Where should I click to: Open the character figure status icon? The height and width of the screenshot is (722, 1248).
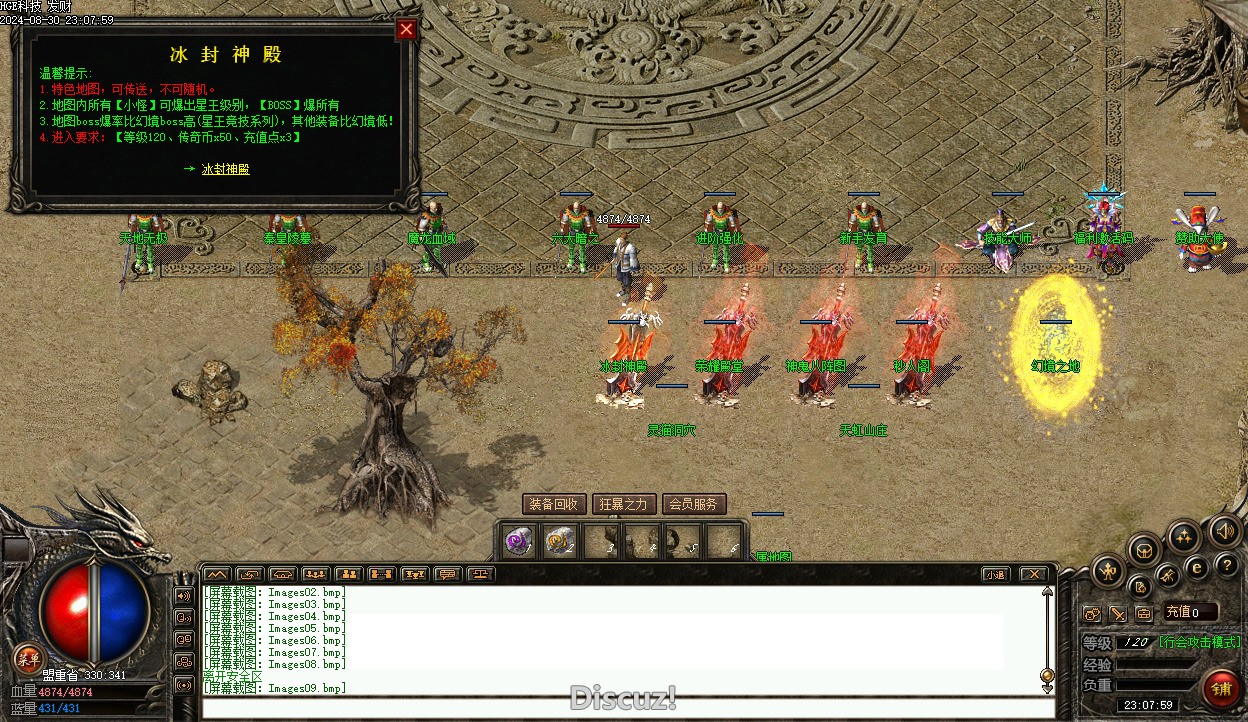tap(1108, 571)
